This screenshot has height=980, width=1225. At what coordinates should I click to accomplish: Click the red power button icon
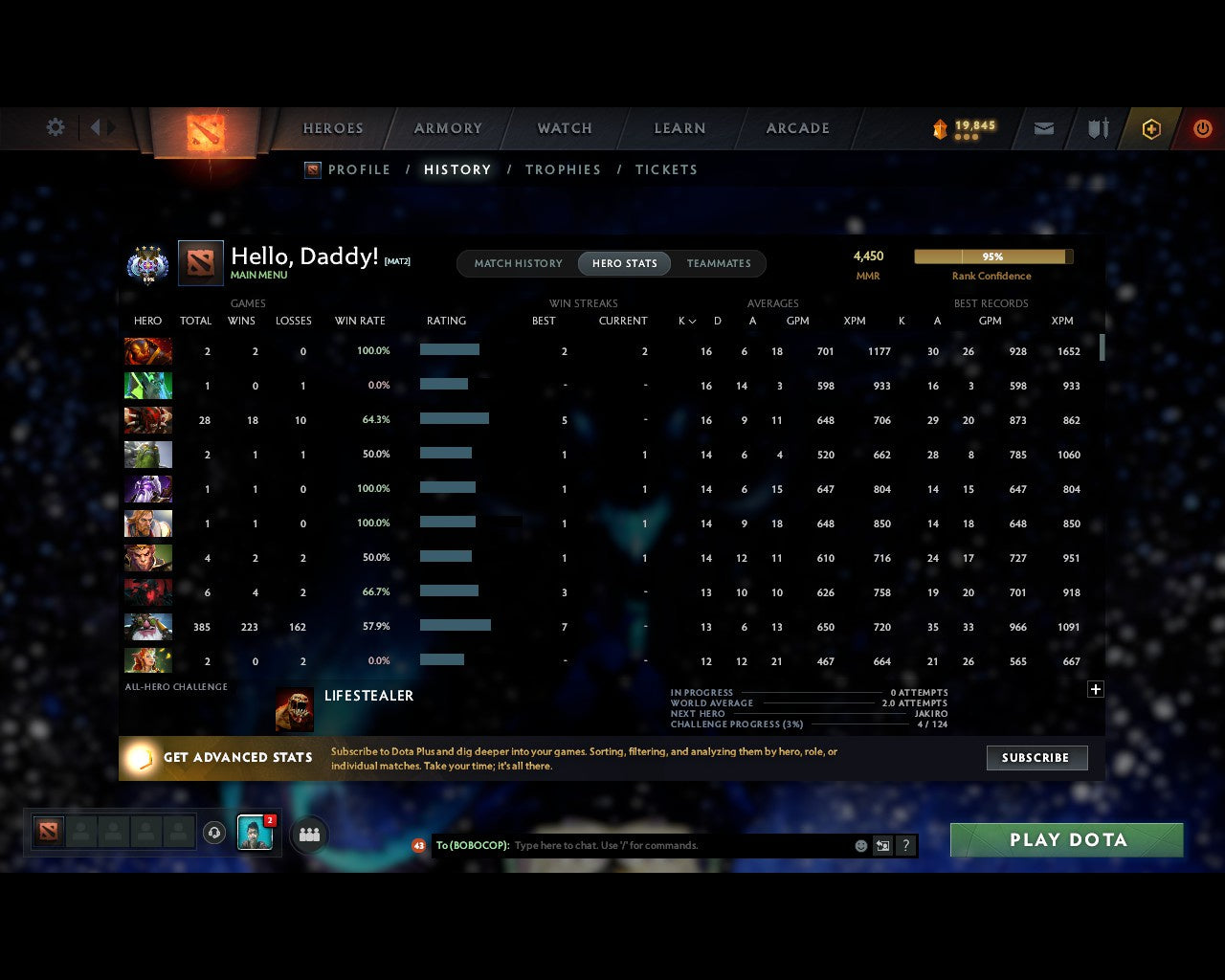point(1203,127)
